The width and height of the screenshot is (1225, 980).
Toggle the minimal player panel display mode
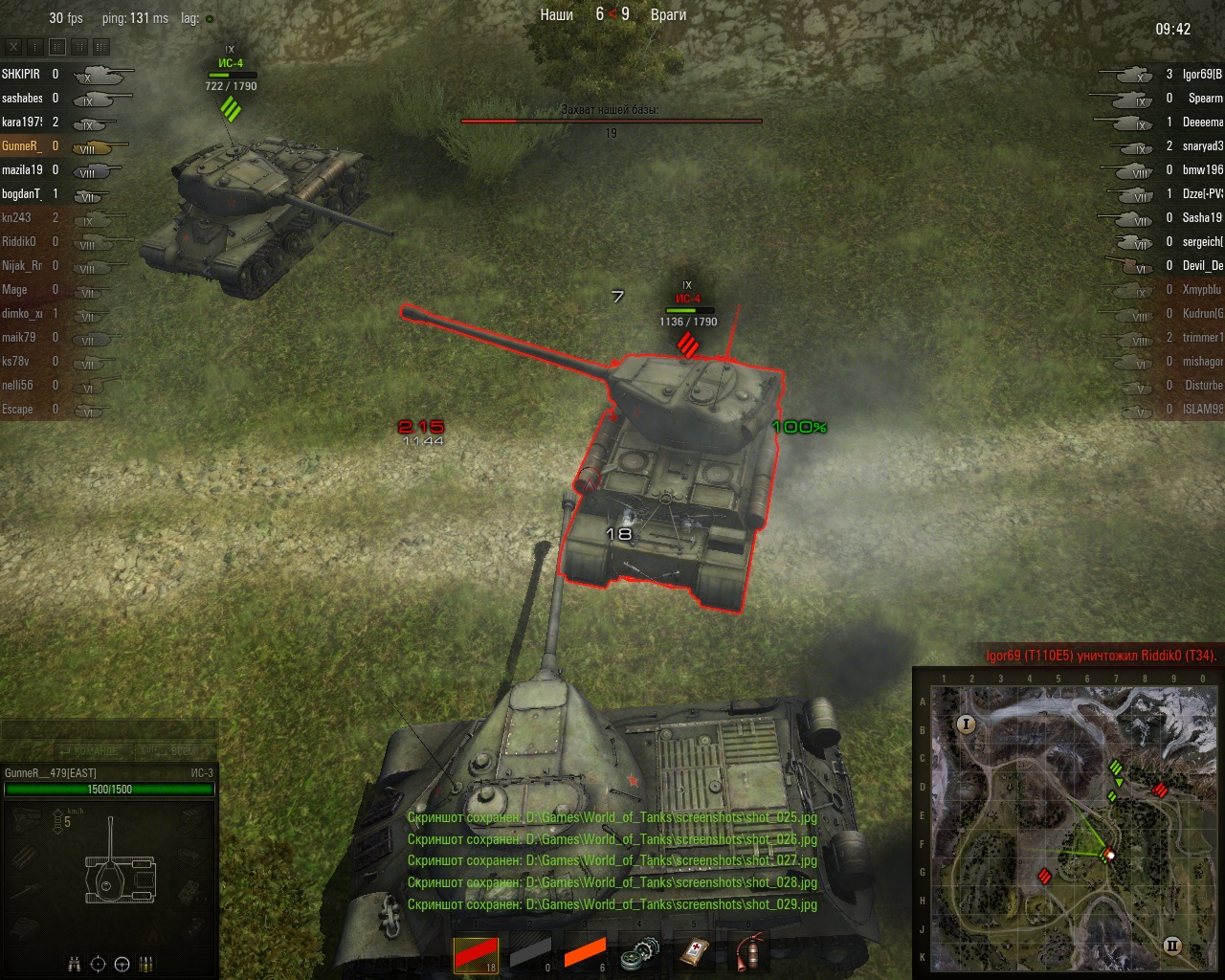pyautogui.click(x=34, y=46)
